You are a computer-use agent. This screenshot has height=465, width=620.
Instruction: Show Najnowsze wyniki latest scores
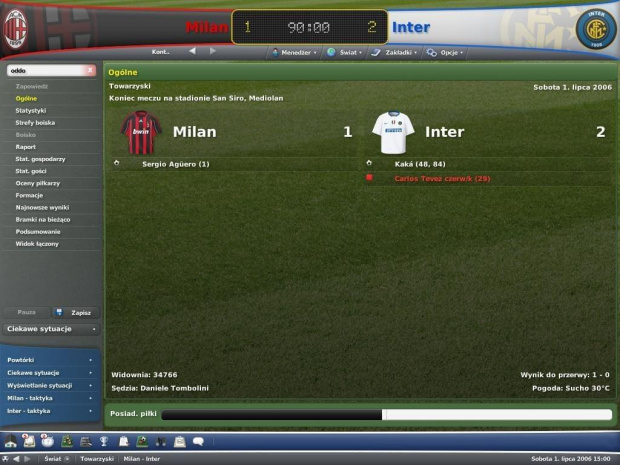(40, 206)
